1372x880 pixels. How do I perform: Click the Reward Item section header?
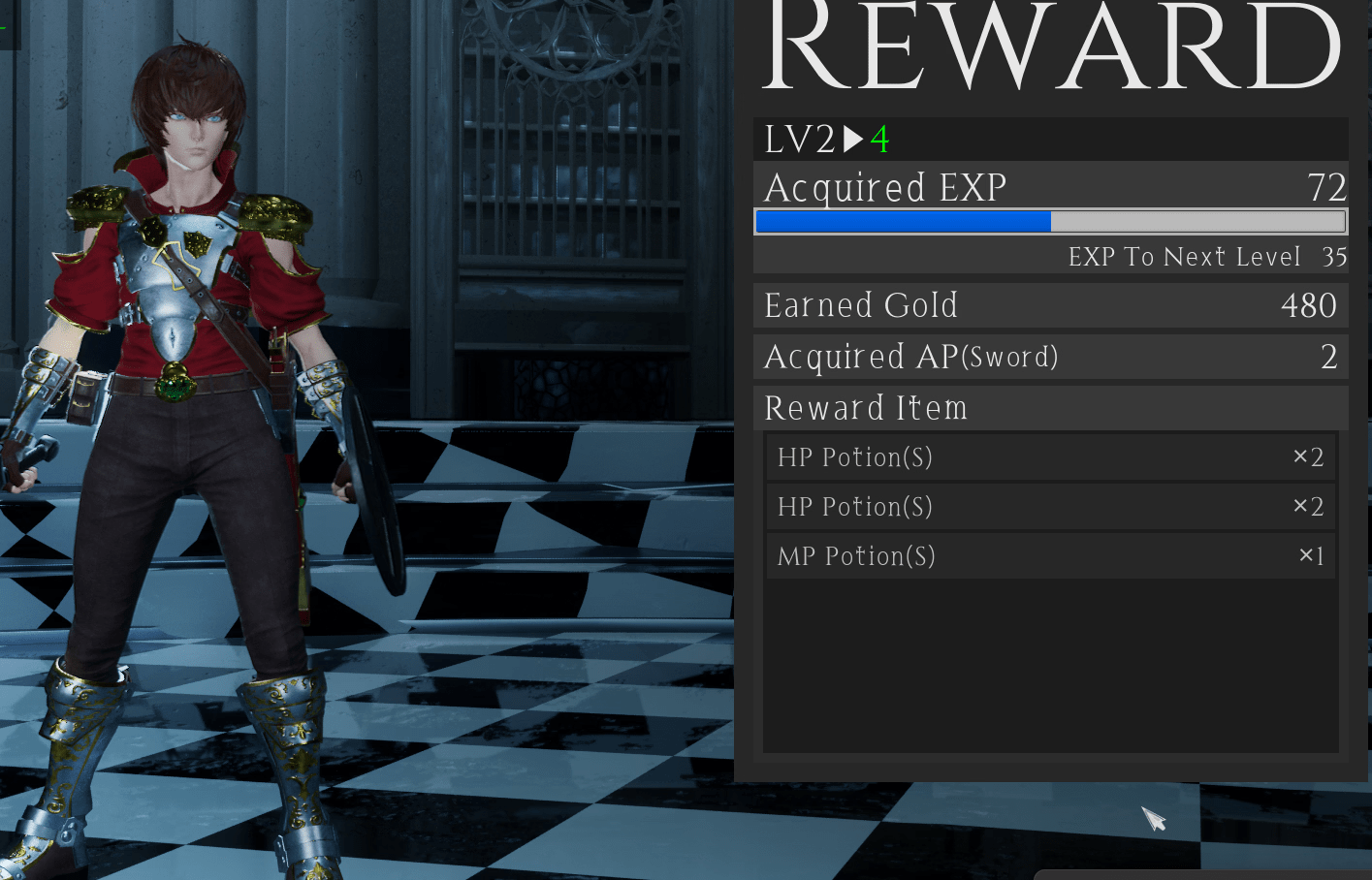pos(866,408)
